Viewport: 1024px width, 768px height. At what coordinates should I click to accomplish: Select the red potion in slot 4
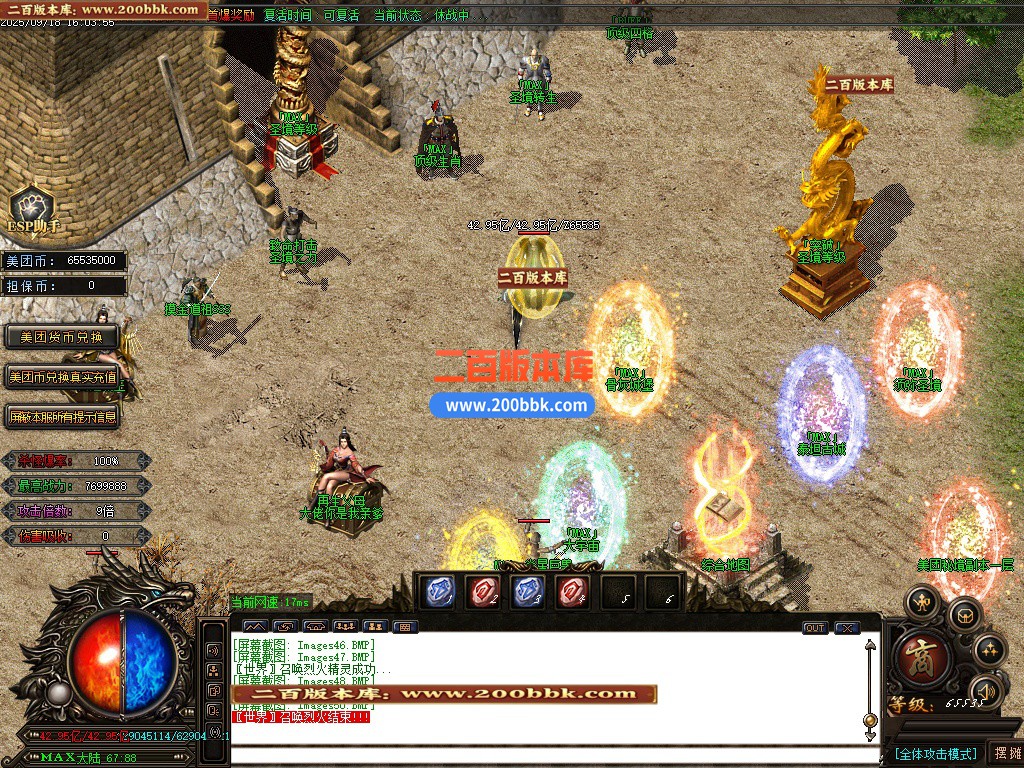tap(575, 592)
